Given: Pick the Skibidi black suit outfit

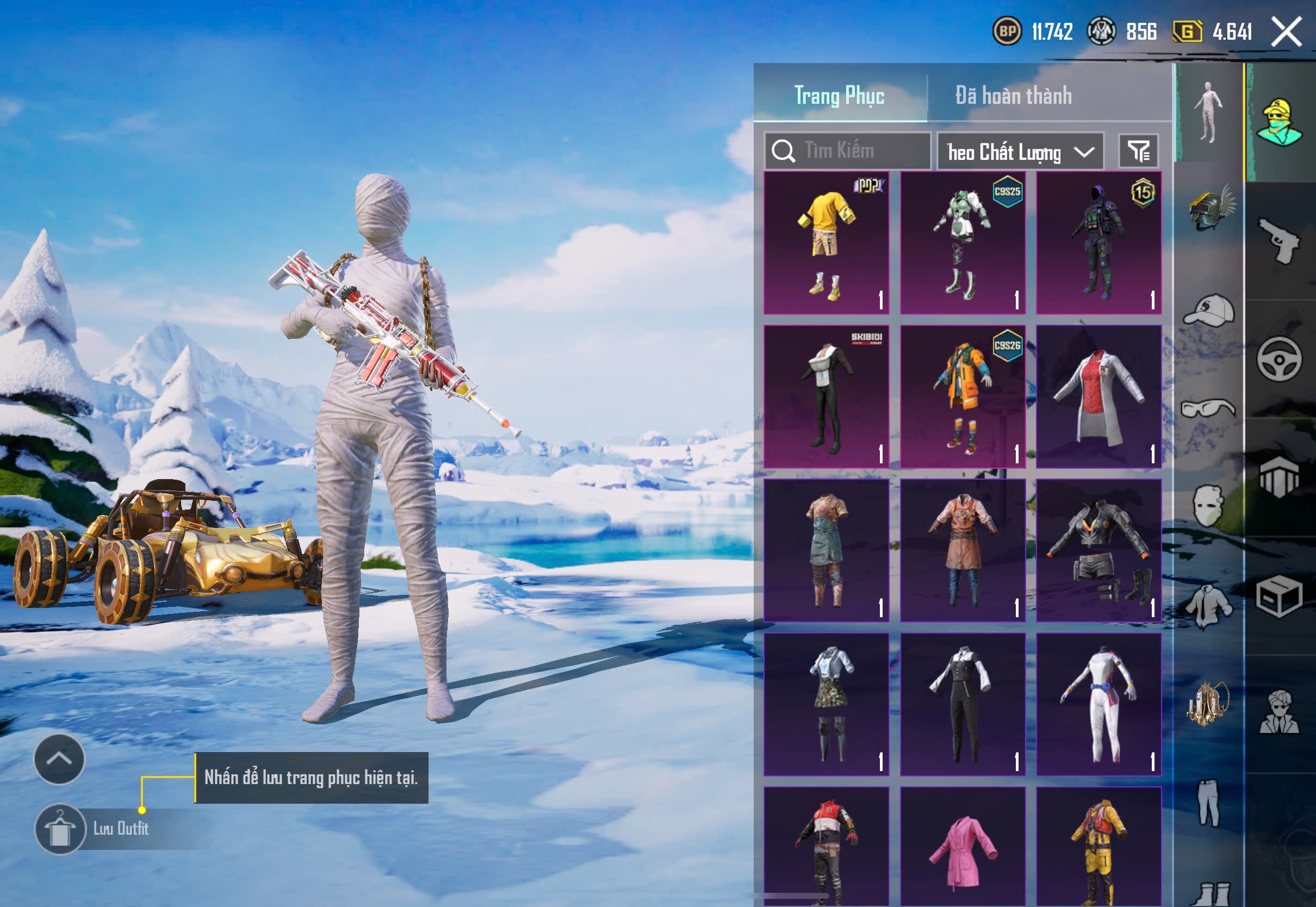Looking at the screenshot, I should click(x=826, y=396).
